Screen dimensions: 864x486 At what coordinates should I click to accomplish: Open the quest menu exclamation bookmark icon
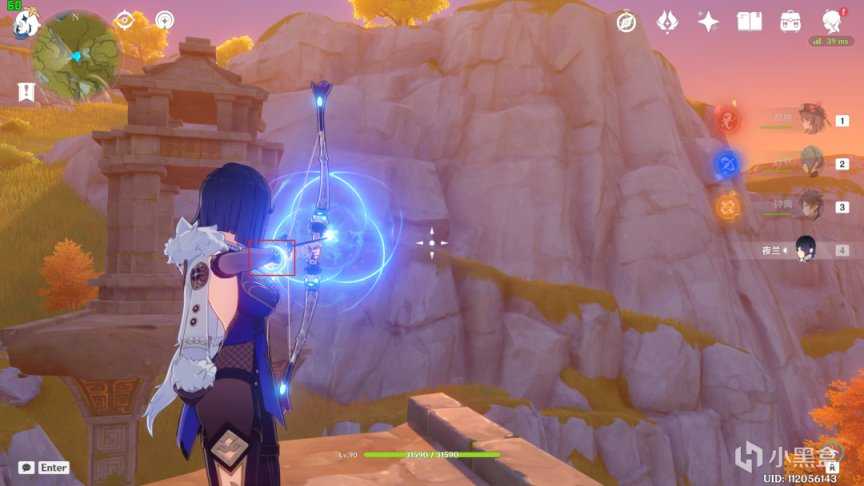point(25,92)
